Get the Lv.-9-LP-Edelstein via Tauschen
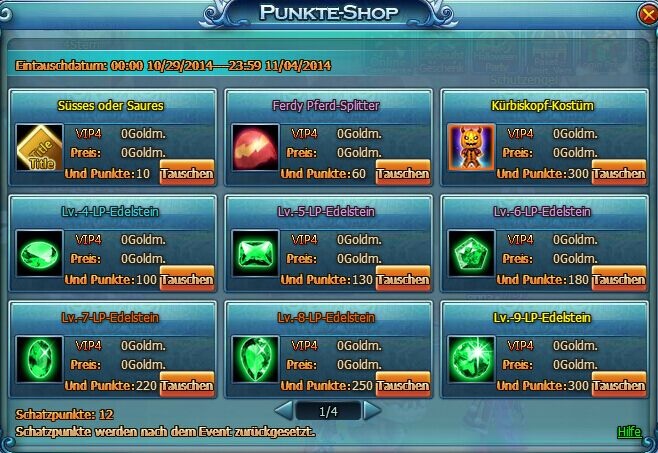658x453 pixels. point(619,385)
